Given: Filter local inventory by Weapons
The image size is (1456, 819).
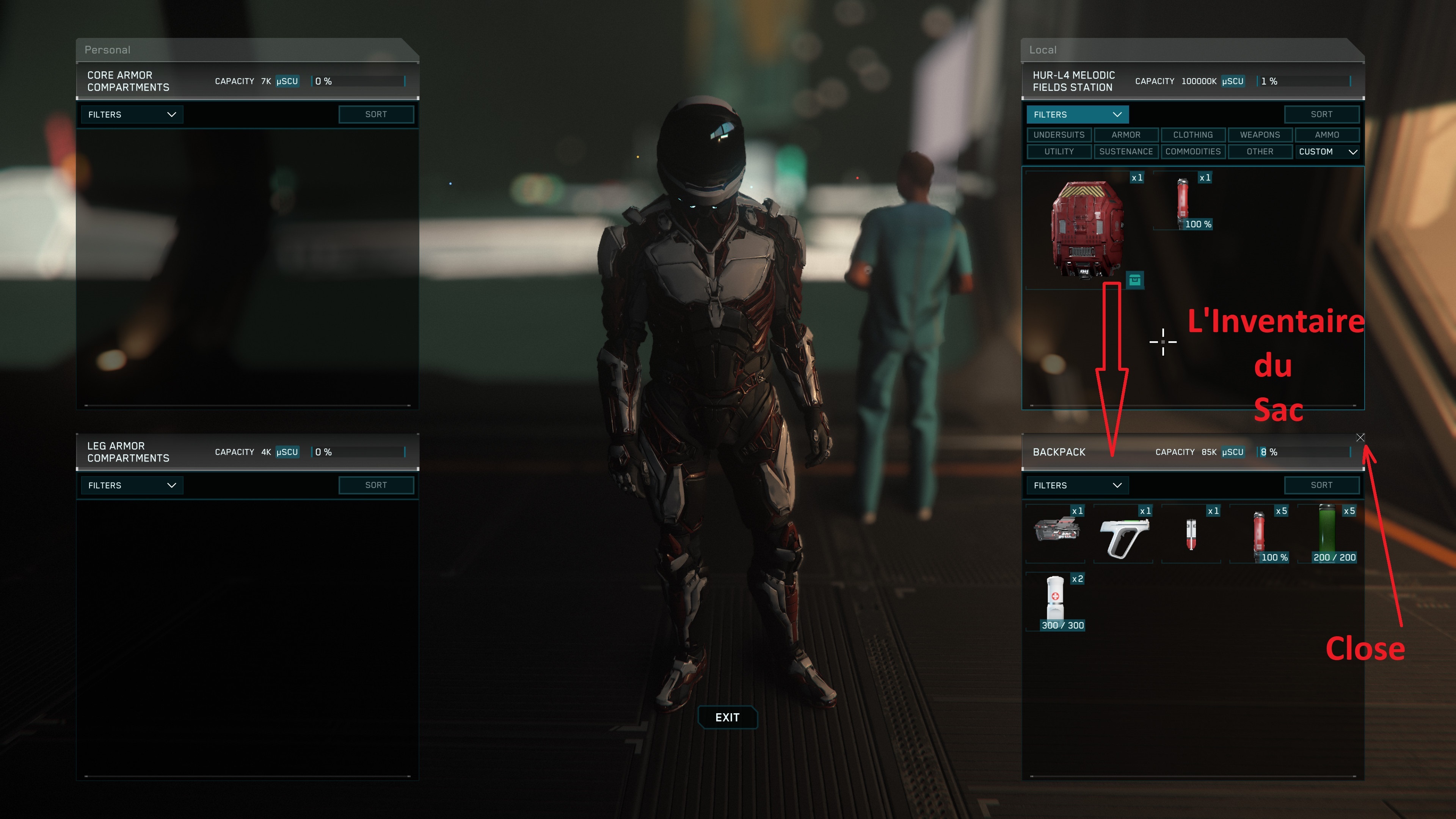Looking at the screenshot, I should [x=1259, y=135].
